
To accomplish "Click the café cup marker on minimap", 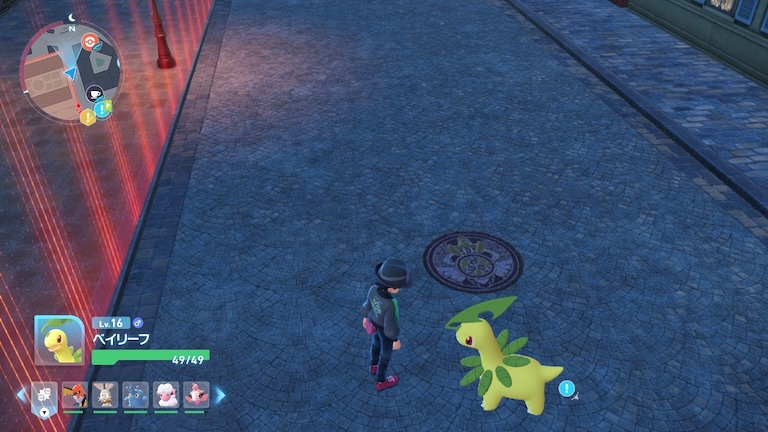I will pyautogui.click(x=97, y=94).
